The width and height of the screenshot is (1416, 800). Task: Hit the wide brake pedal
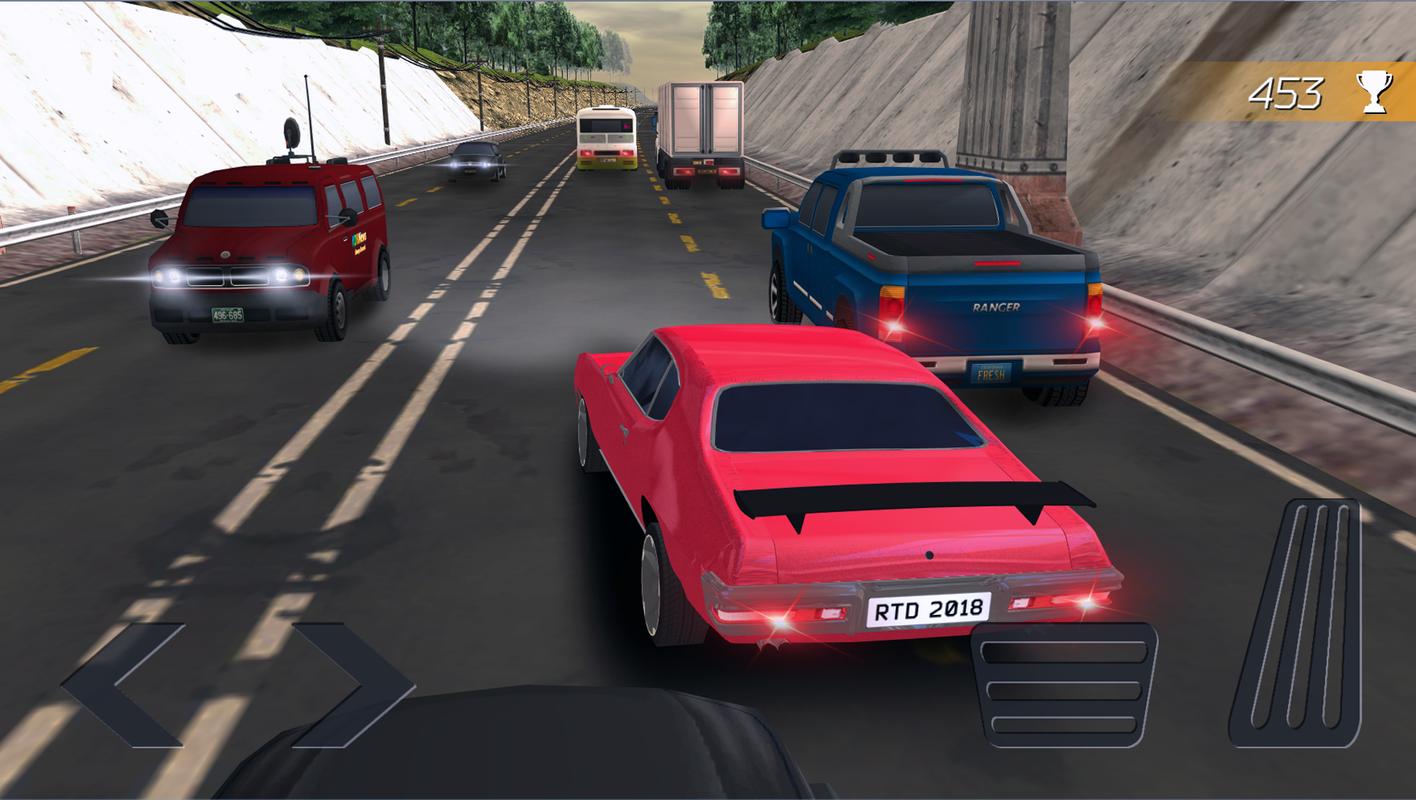(x=1062, y=686)
